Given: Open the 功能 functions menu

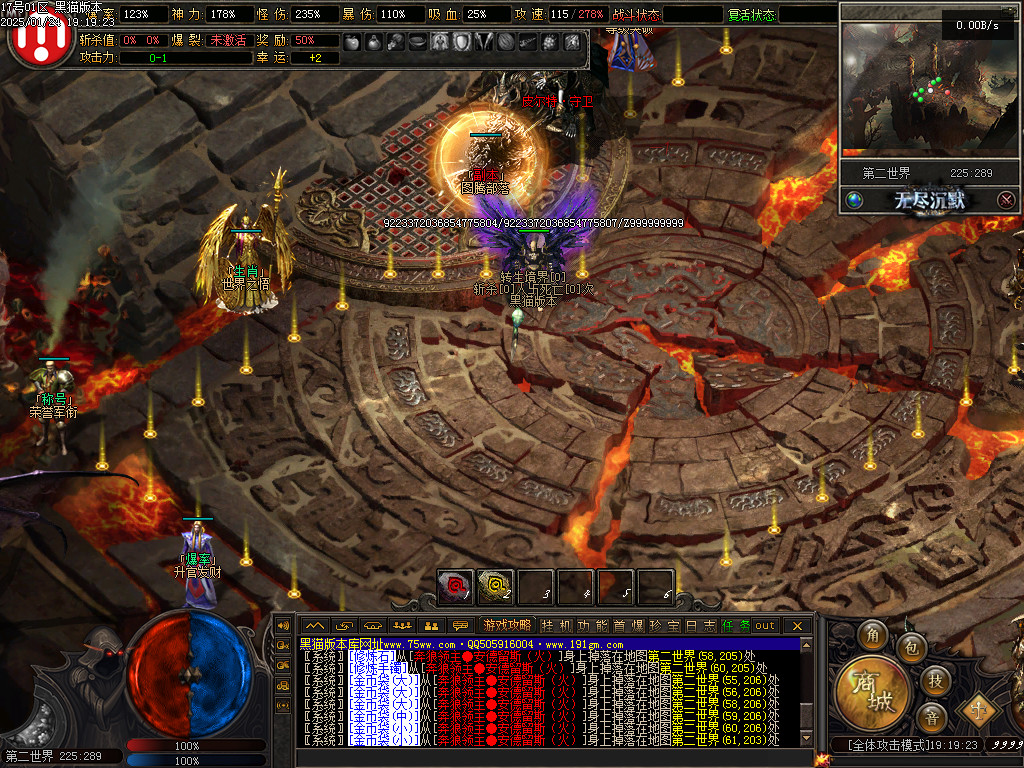Looking at the screenshot, I should point(594,625).
